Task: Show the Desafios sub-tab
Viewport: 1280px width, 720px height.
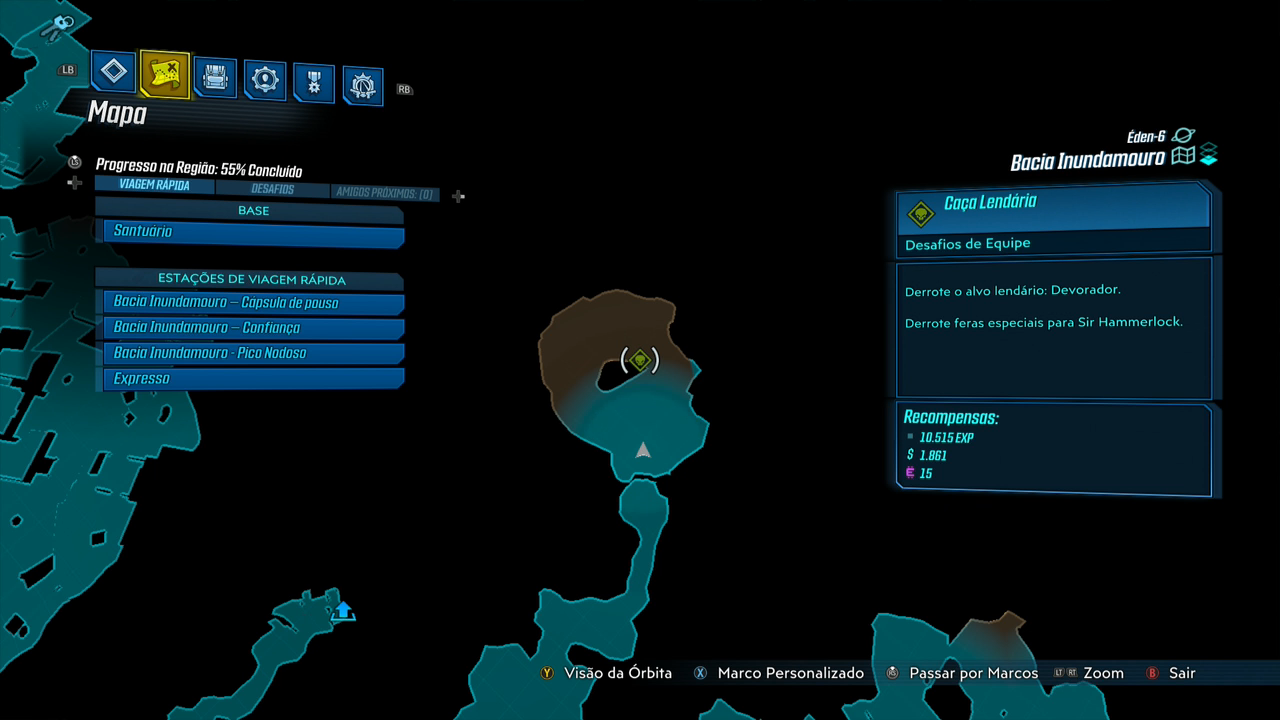Action: [x=272, y=189]
